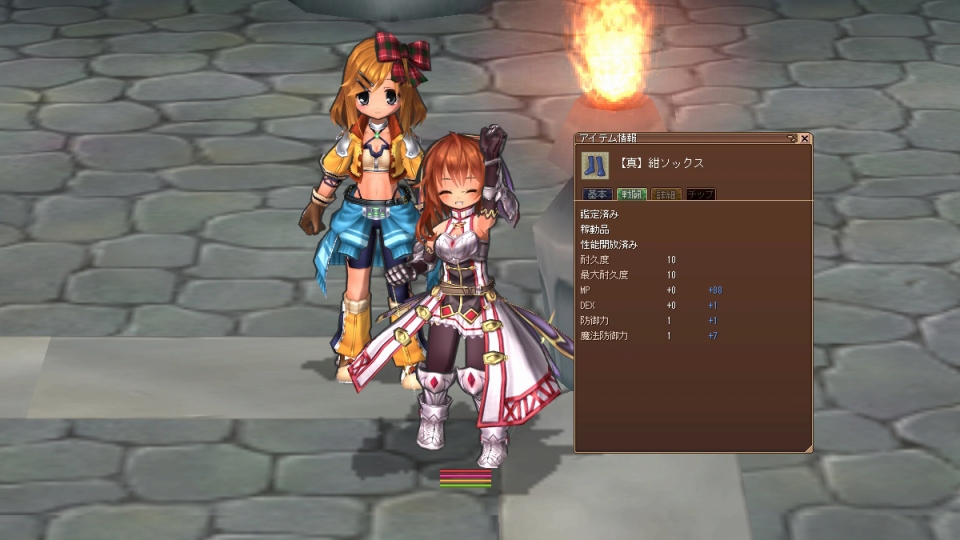Click the pin icon beside the close button
Viewport: 960px width, 540px height.
[x=792, y=139]
